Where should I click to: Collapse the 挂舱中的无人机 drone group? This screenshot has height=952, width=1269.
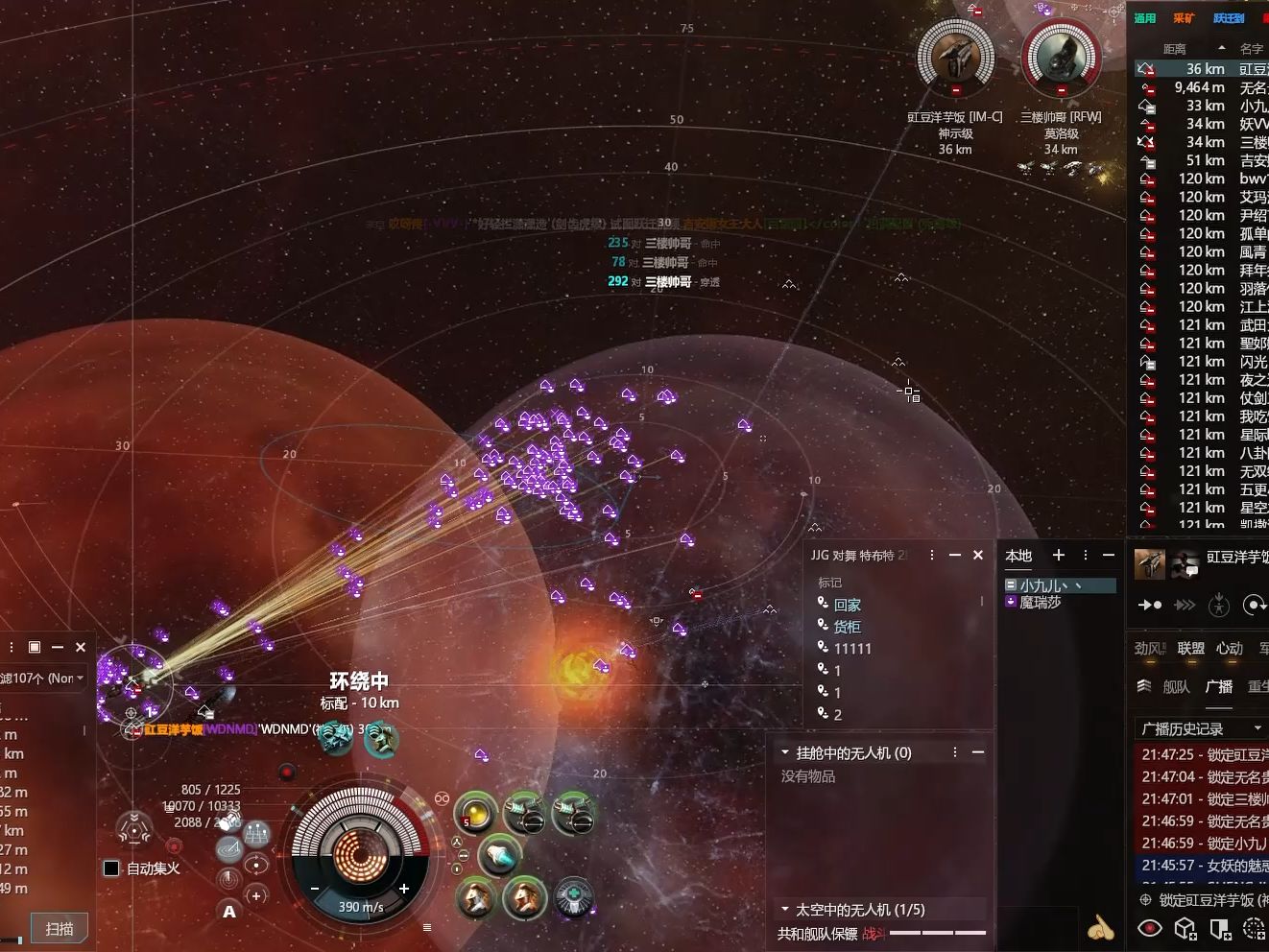[x=785, y=753]
